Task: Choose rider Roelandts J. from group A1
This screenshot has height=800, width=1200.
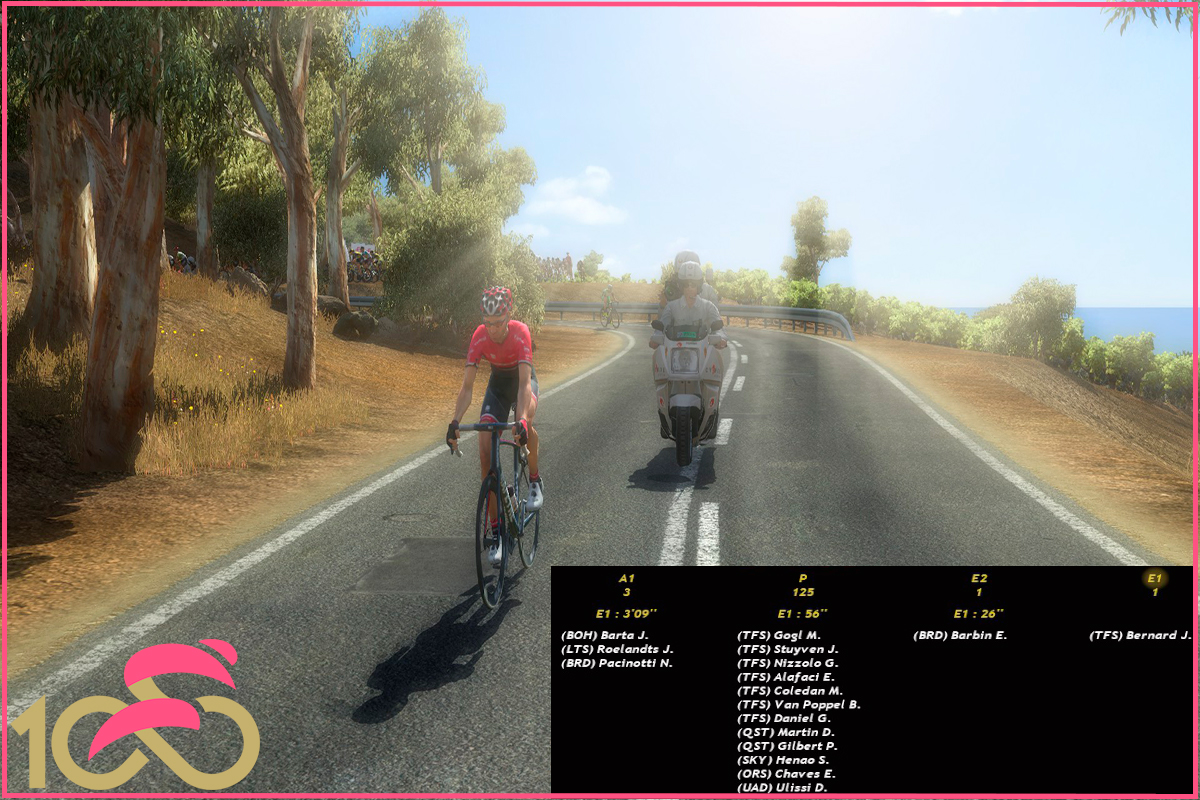Action: click(x=617, y=649)
